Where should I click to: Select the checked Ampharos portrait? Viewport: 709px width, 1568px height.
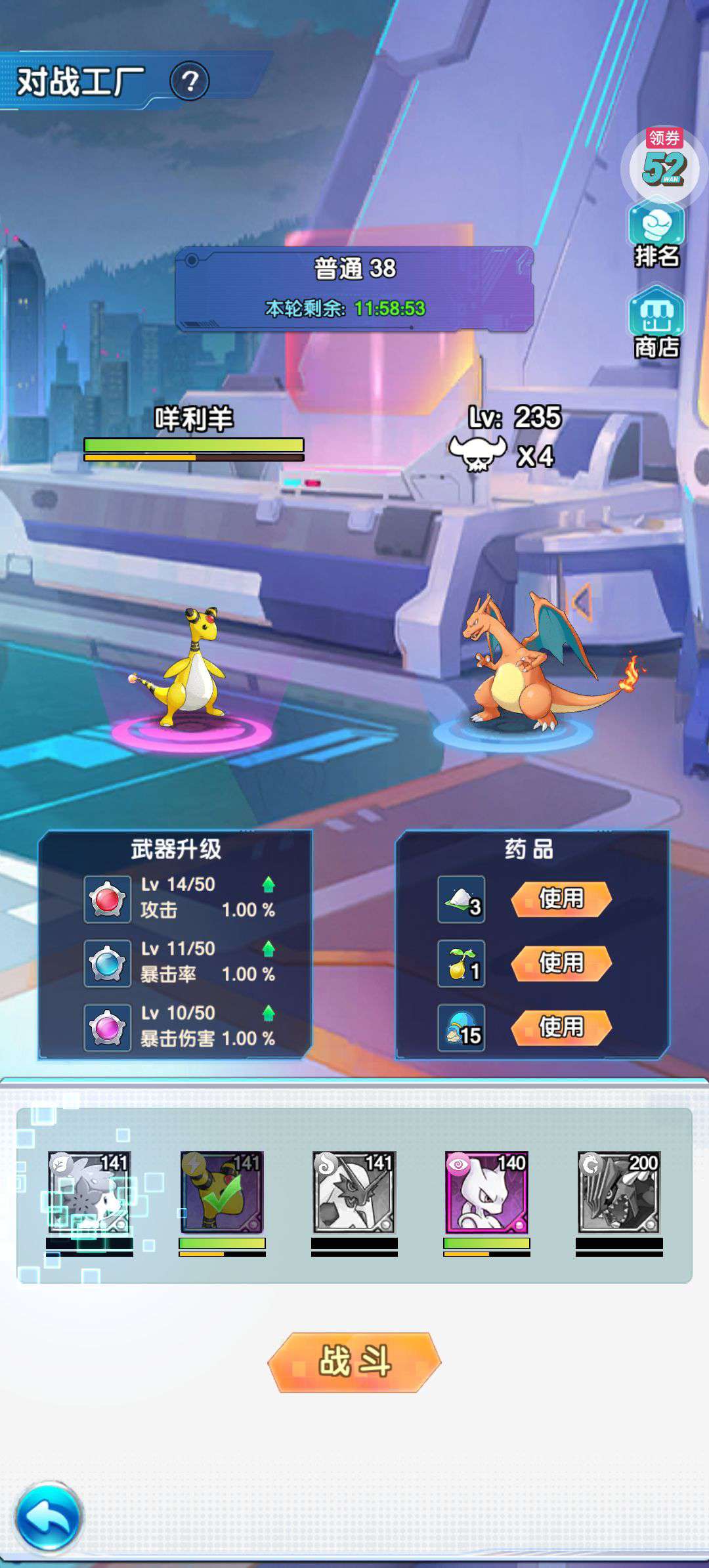(x=222, y=1192)
